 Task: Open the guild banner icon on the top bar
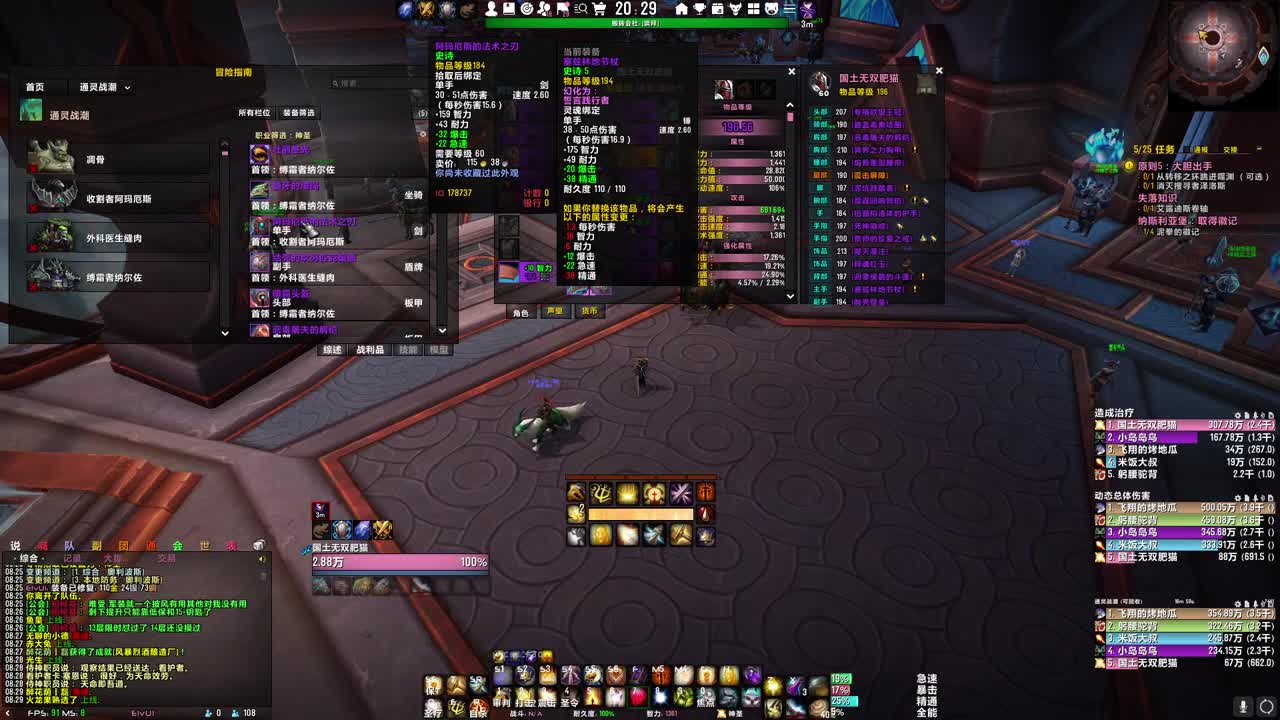tap(564, 10)
